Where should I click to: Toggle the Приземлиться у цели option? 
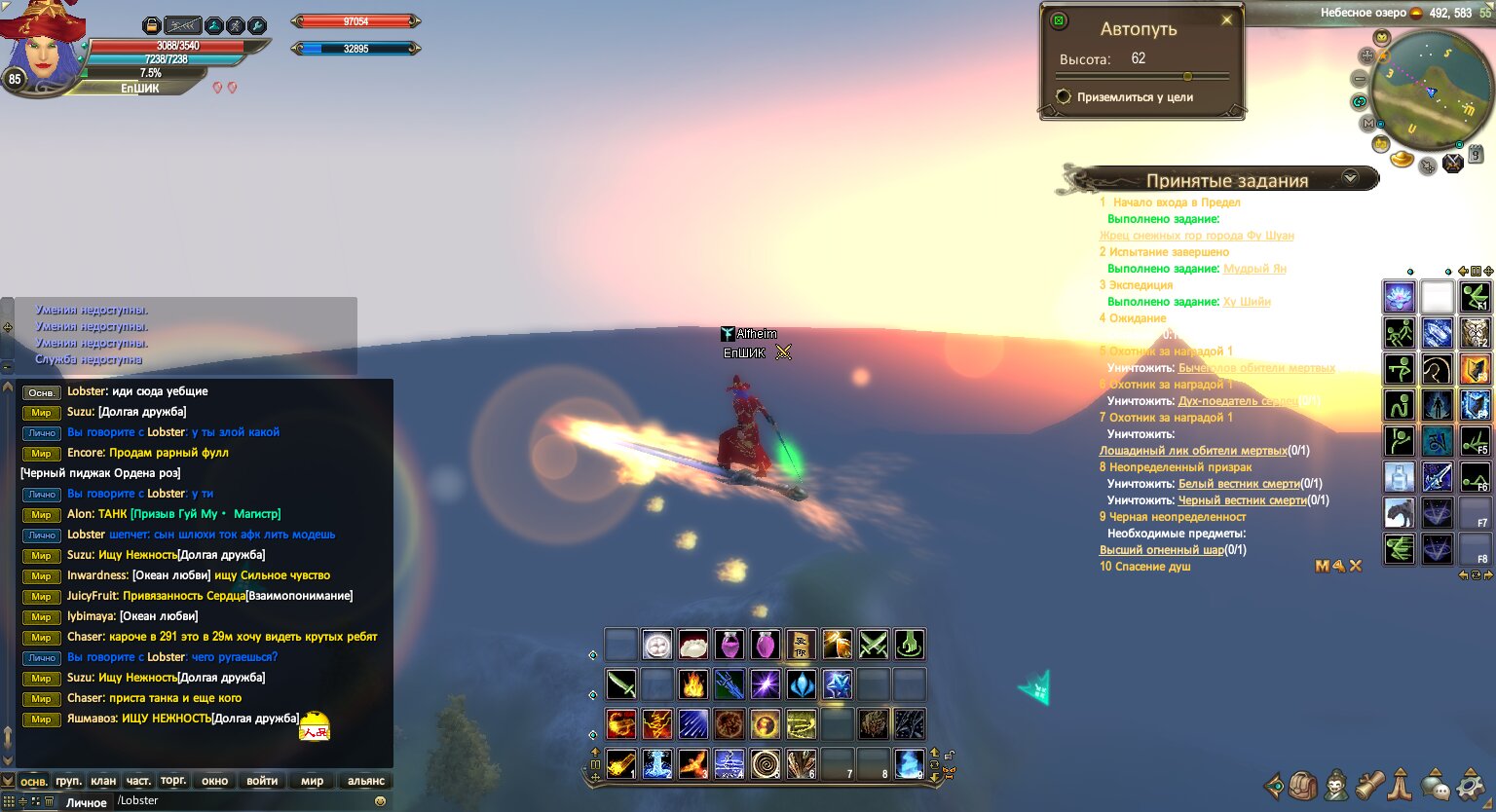1064,97
